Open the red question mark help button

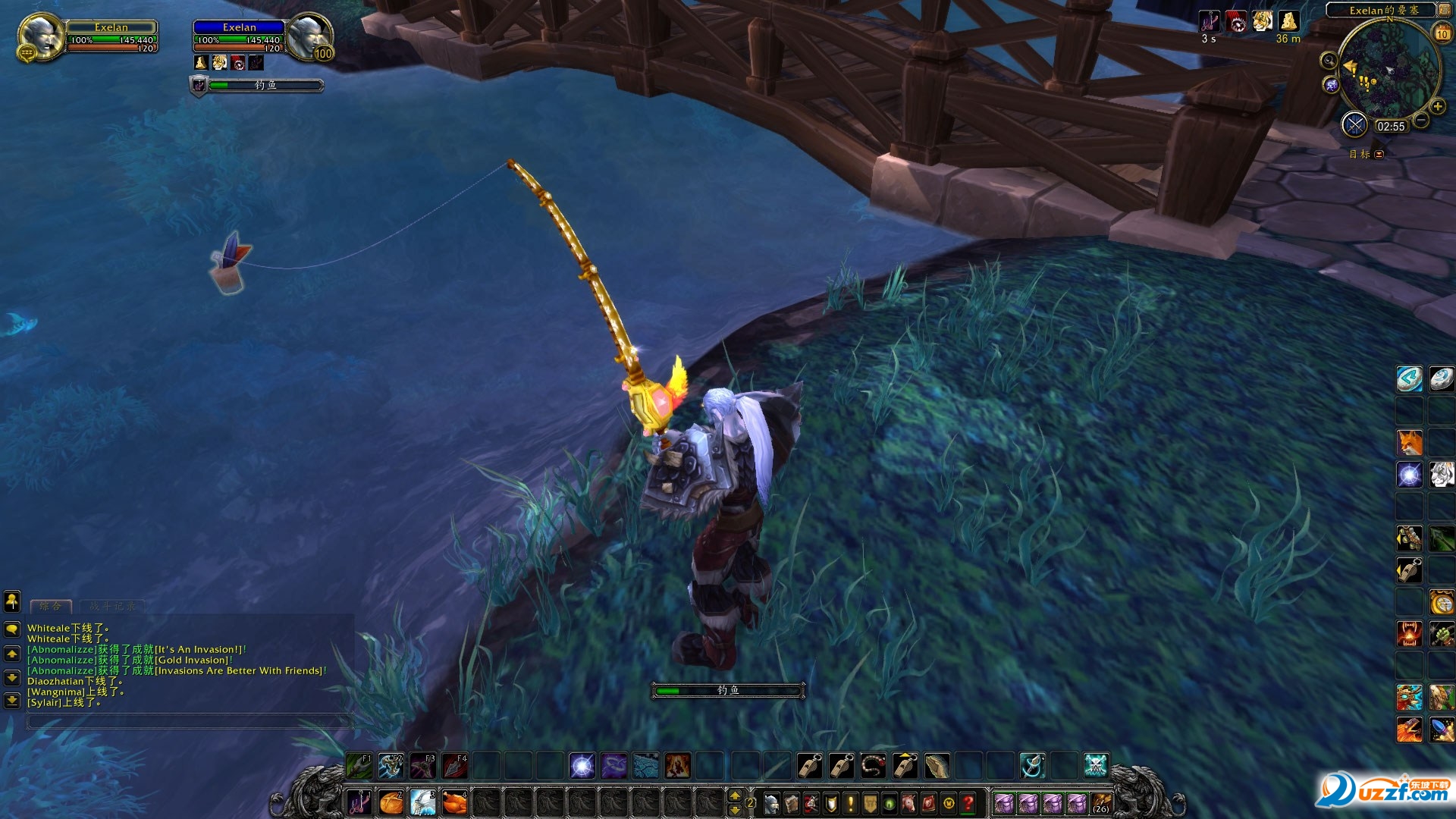[x=968, y=803]
